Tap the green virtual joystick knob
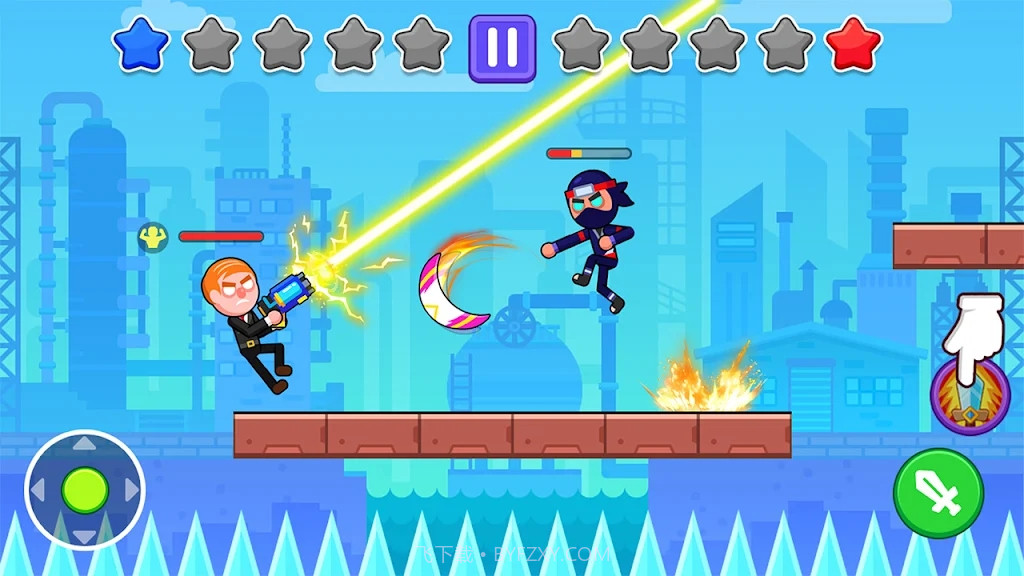Screen dimensions: 1024x576 click(x=85, y=490)
